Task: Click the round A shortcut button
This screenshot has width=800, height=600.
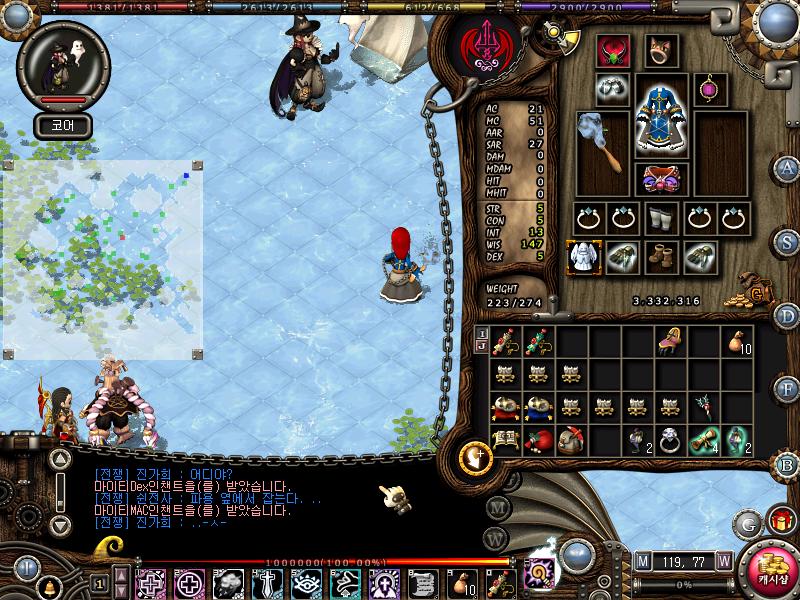Action: coord(788,168)
